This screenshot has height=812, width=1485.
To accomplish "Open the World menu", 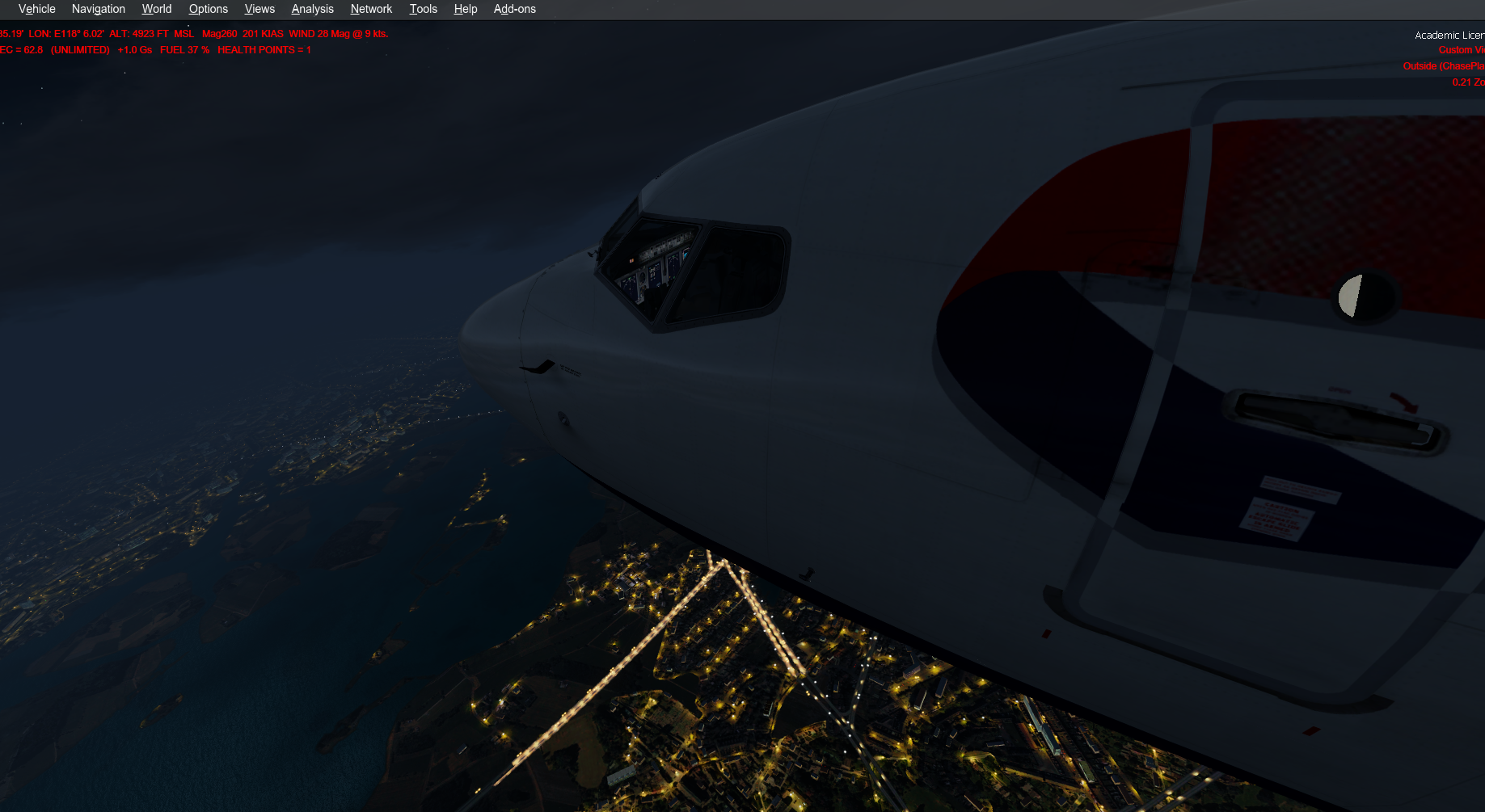I will 156,9.
